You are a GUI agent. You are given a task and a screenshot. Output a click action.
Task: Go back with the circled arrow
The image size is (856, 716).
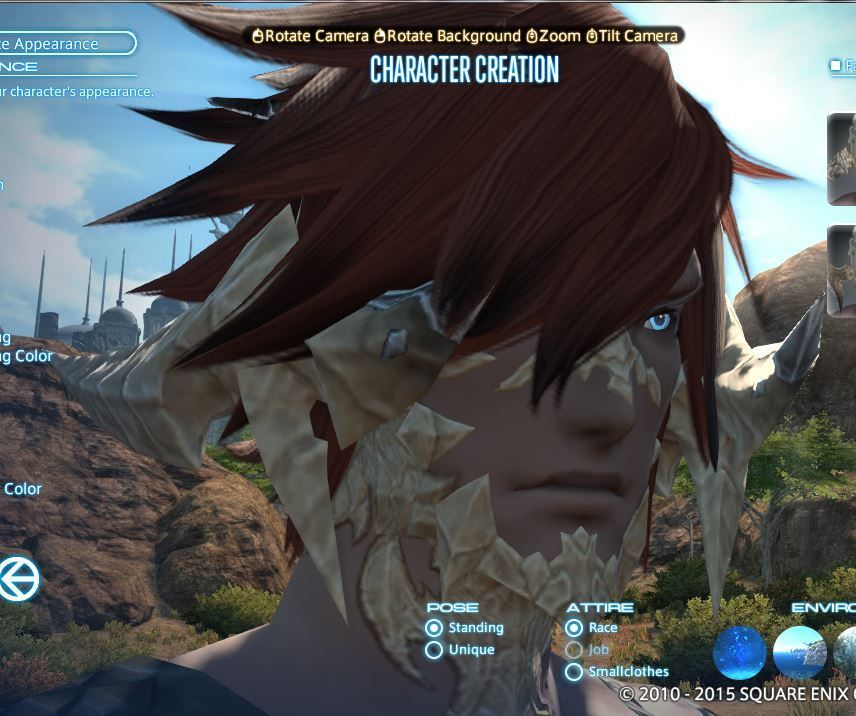pyautogui.click(x=18, y=579)
